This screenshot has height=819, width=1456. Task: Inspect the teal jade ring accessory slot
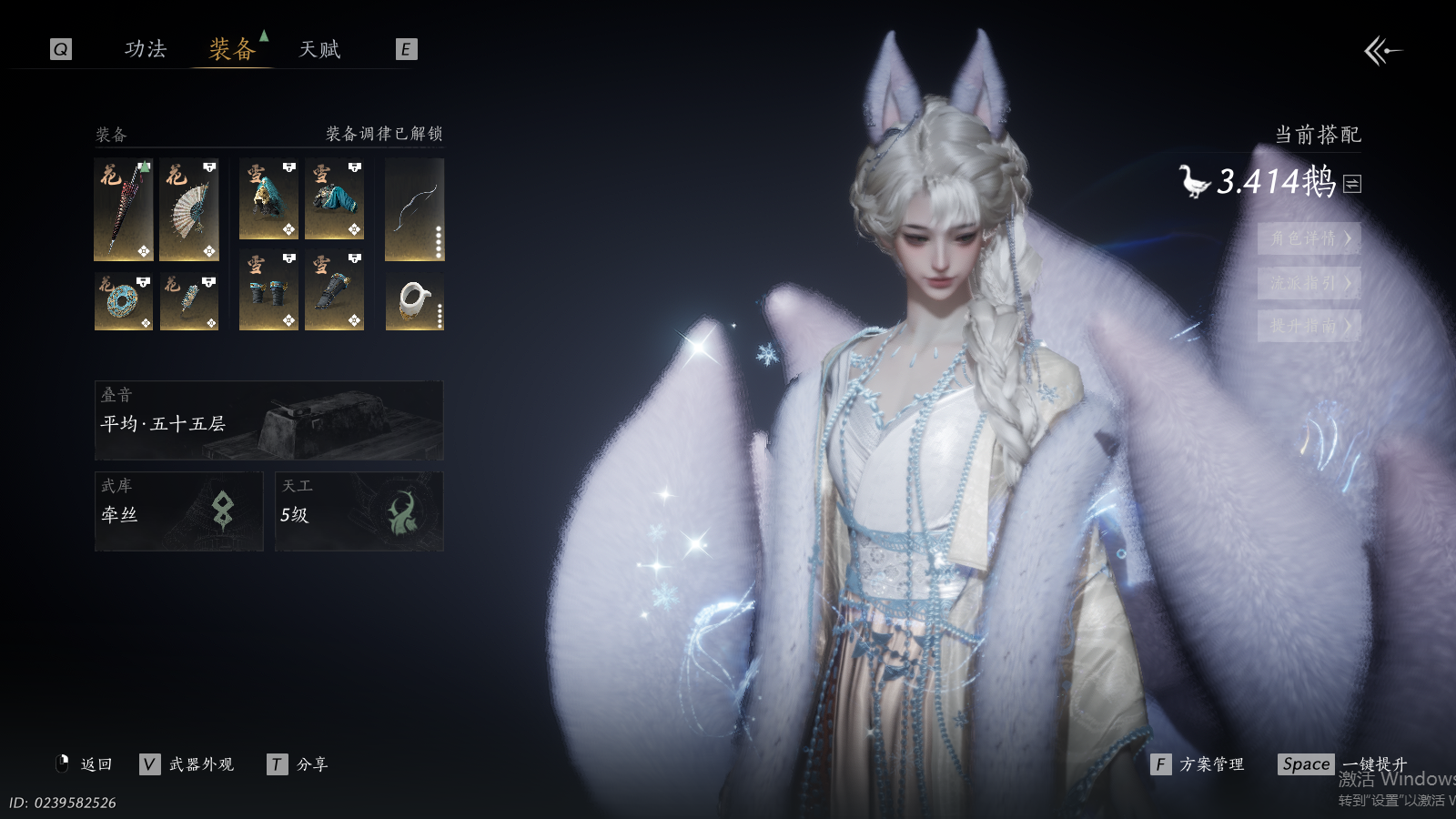point(124,301)
